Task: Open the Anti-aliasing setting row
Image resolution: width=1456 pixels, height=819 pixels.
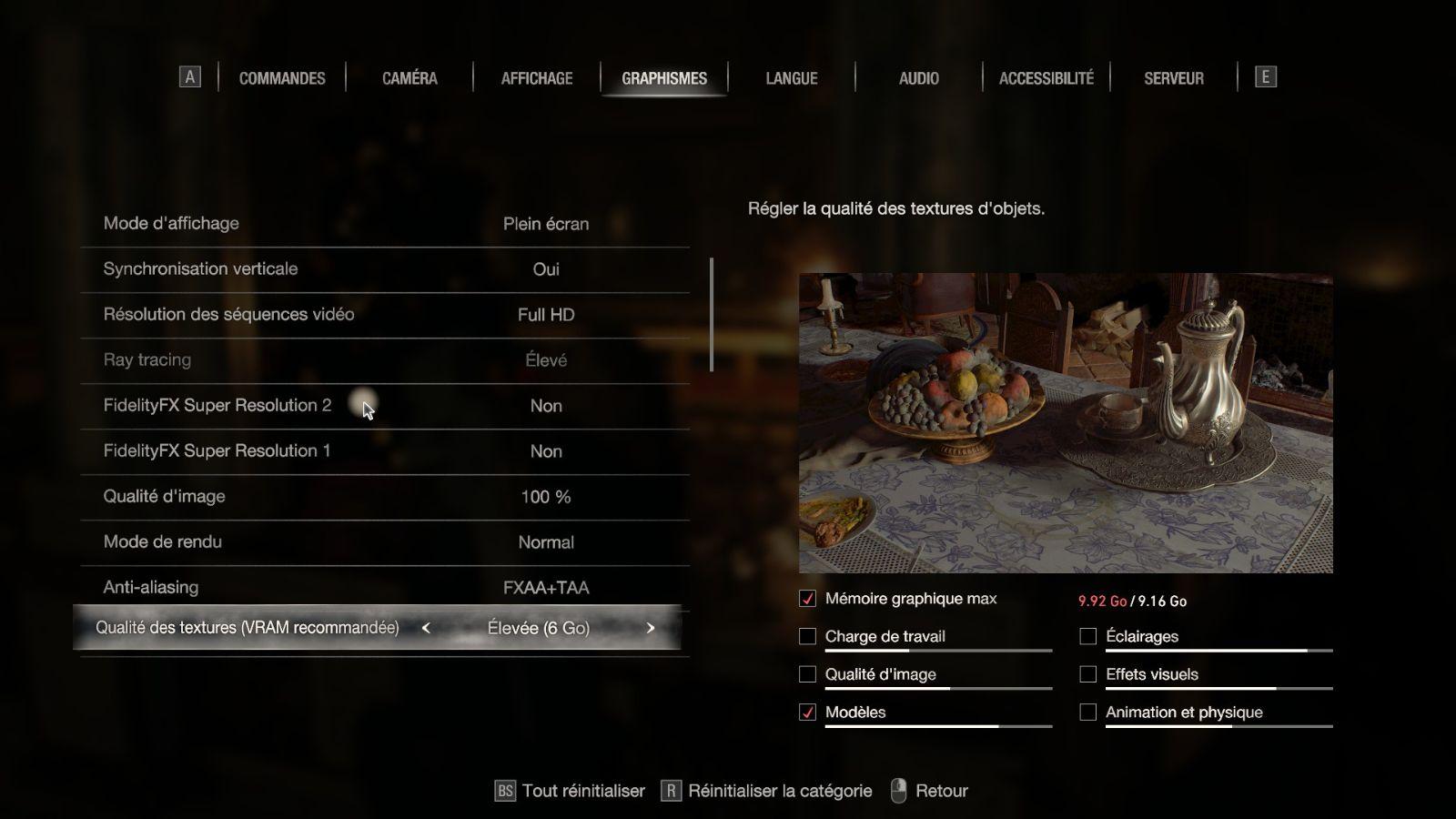Action: point(384,588)
